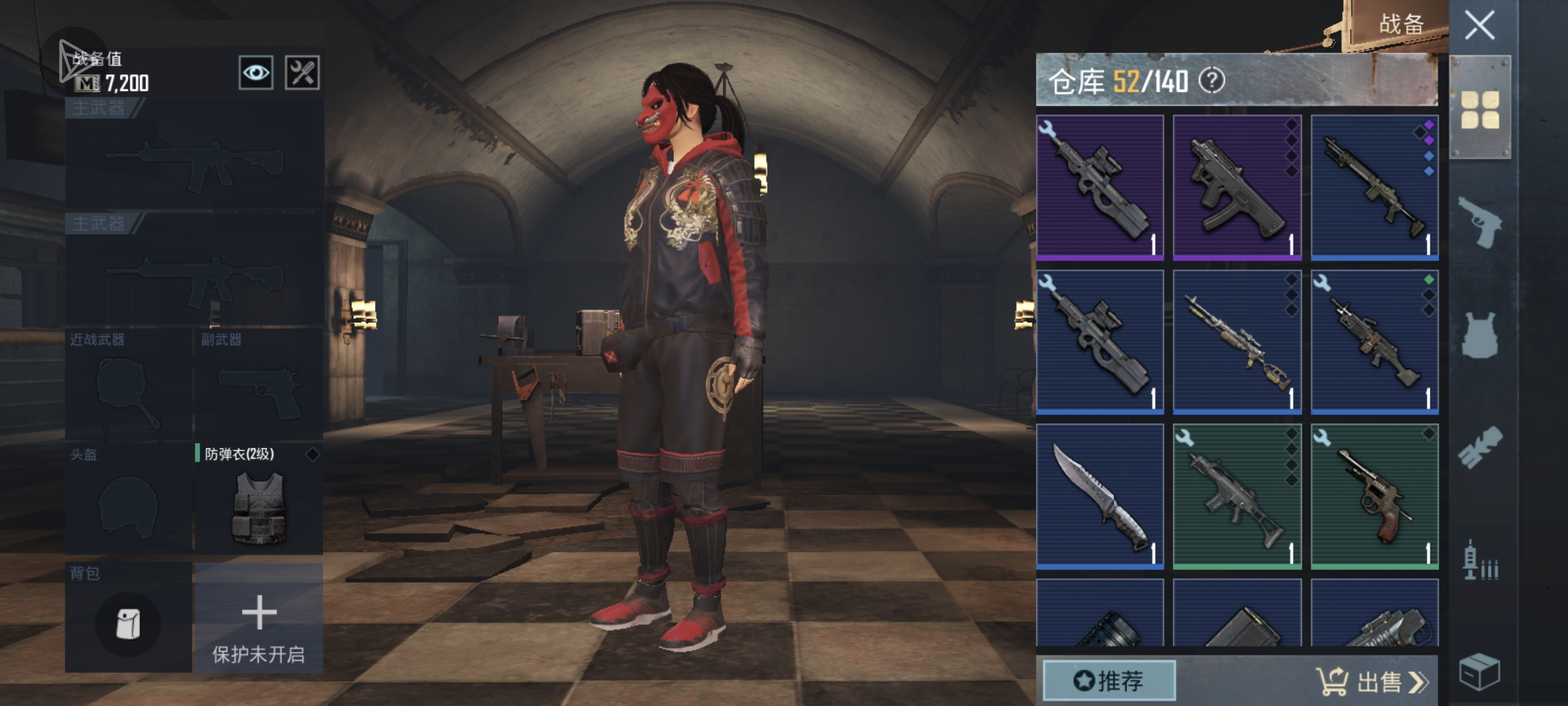Select the purple-rarity P90 submachine gun
The image size is (1568, 706).
(x=1100, y=188)
